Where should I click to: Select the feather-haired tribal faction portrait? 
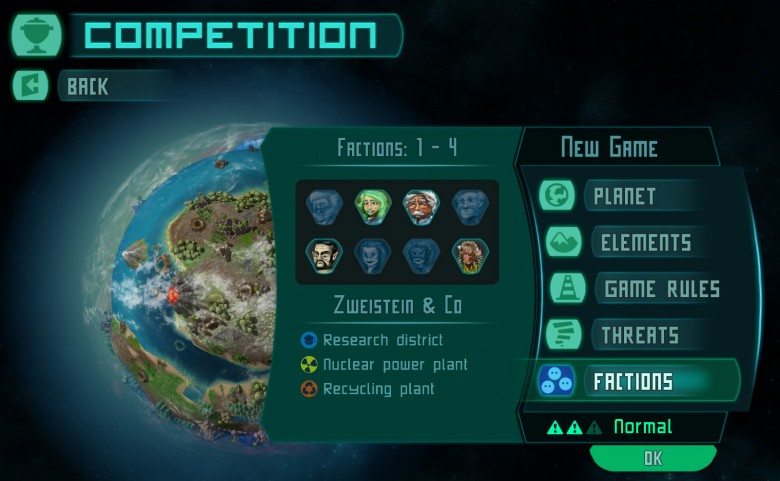coord(468,255)
